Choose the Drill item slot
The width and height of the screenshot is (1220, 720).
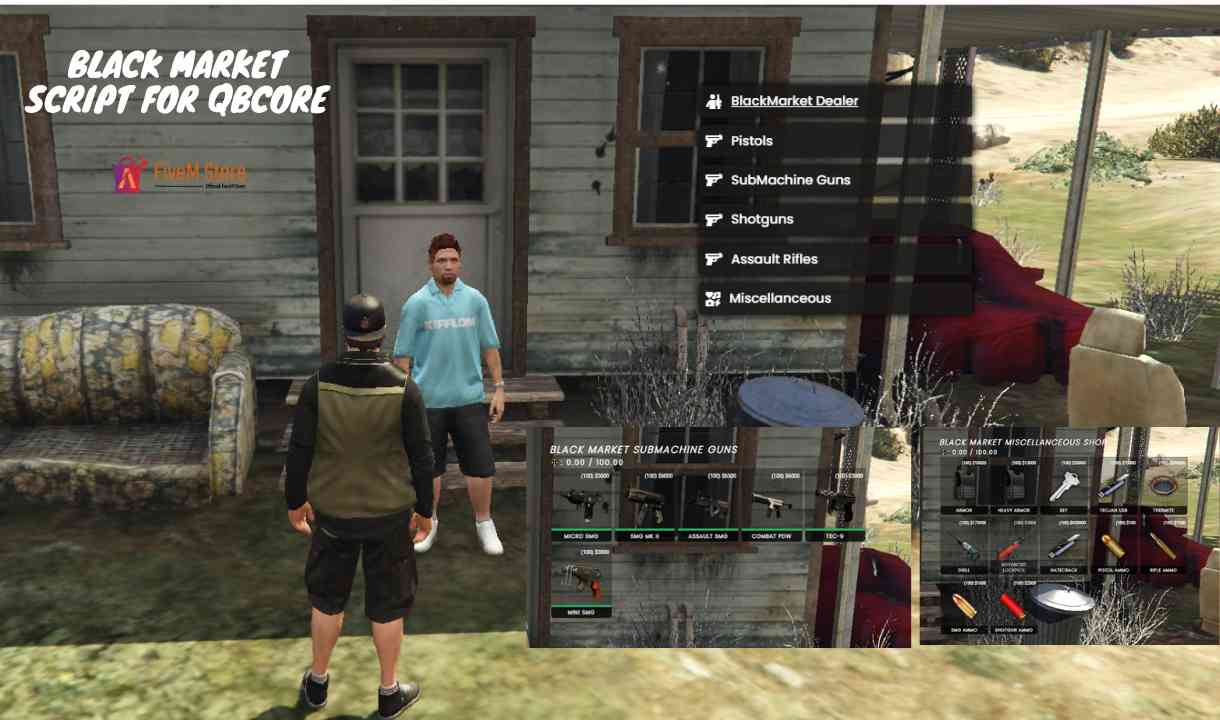(x=962, y=547)
